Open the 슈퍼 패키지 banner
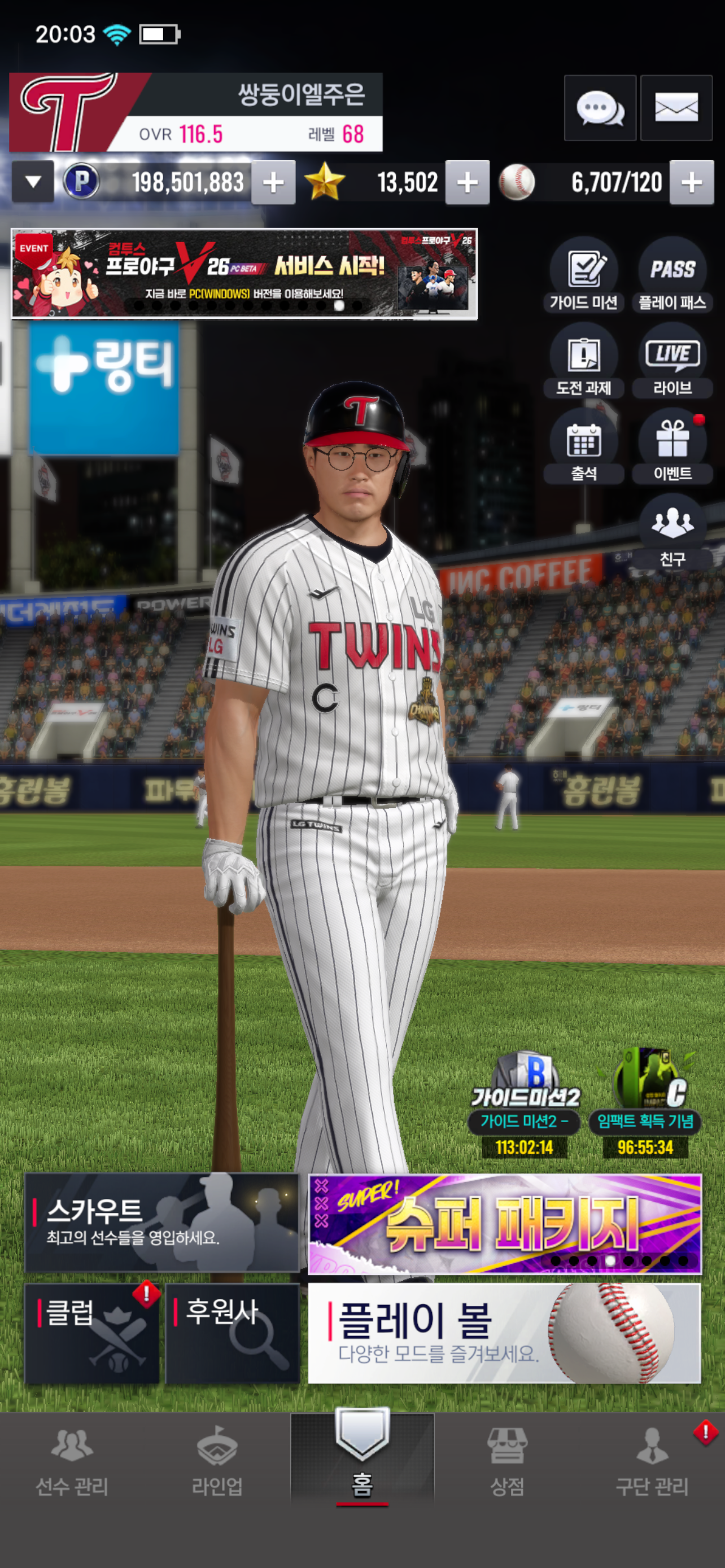The width and height of the screenshot is (725, 1568). pos(505,1224)
